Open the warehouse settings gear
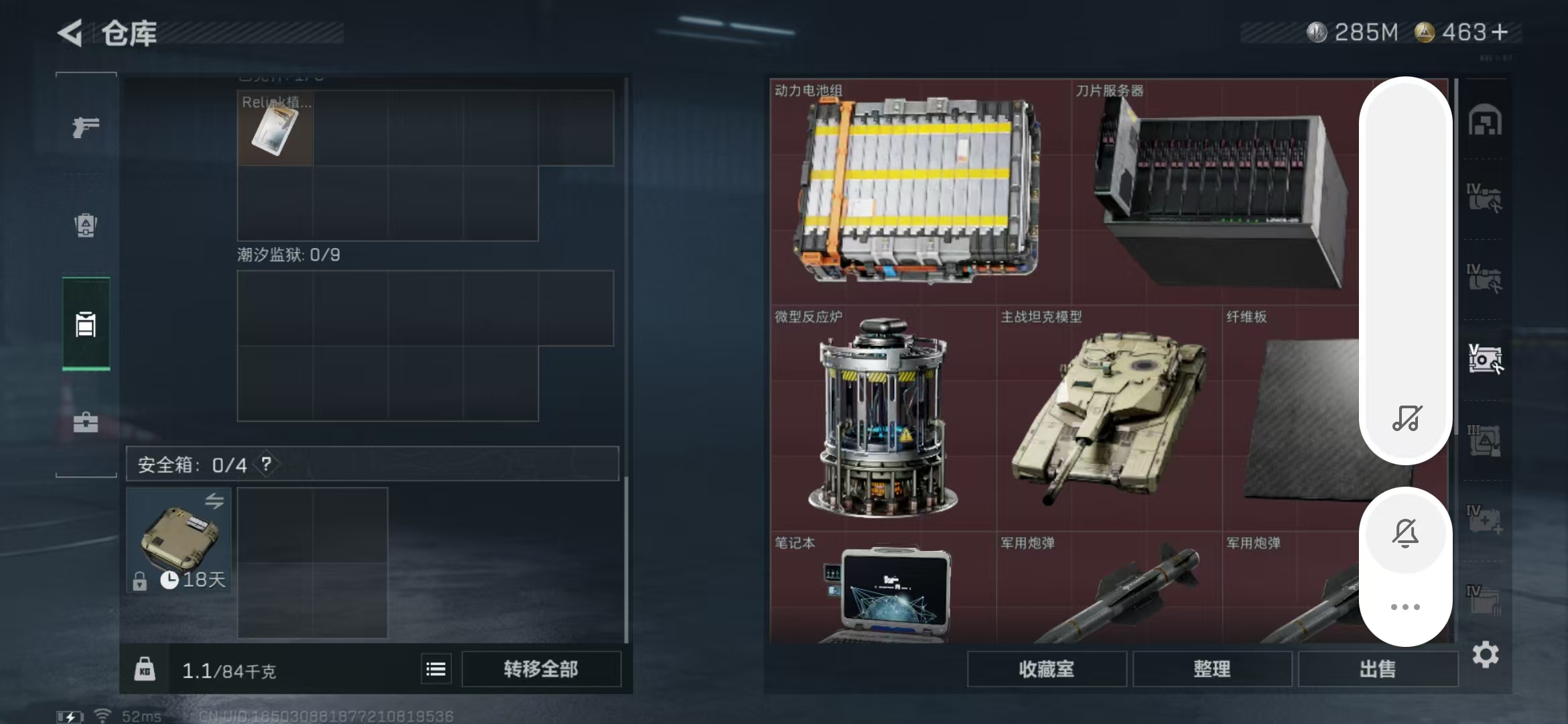Viewport: 1568px width, 724px height. coord(1486,654)
